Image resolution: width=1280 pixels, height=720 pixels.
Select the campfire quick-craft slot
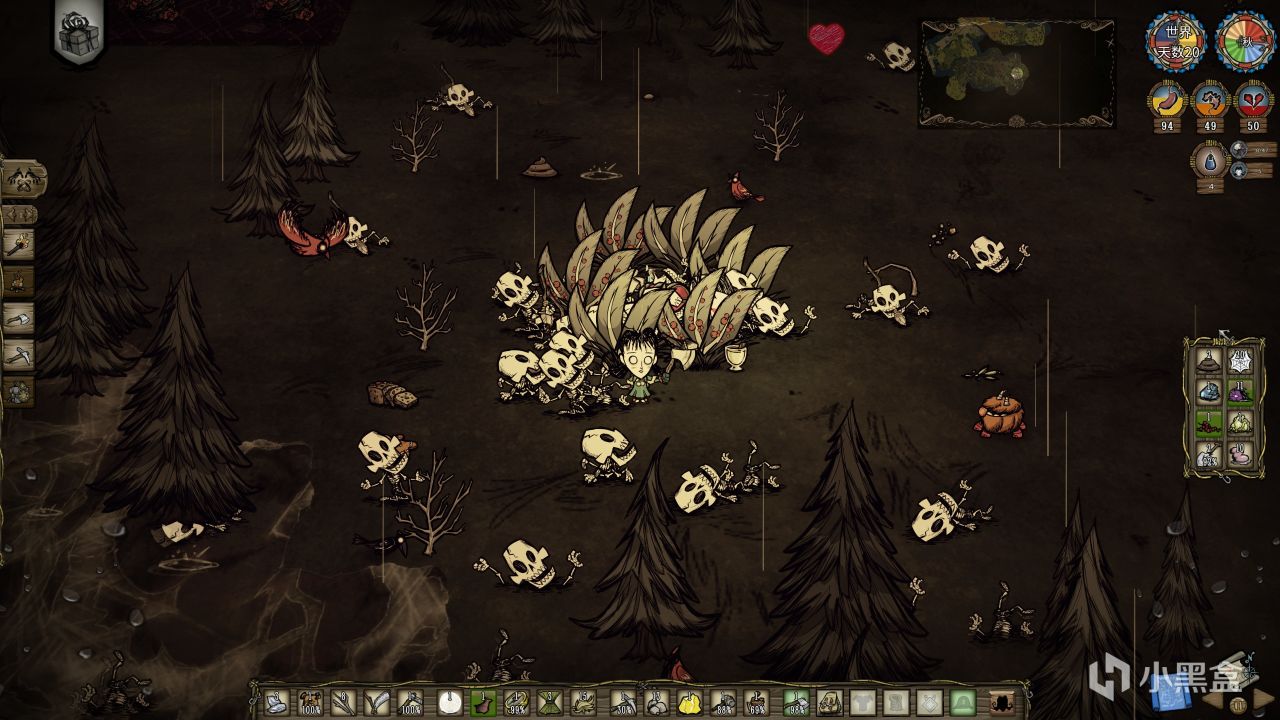19,281
